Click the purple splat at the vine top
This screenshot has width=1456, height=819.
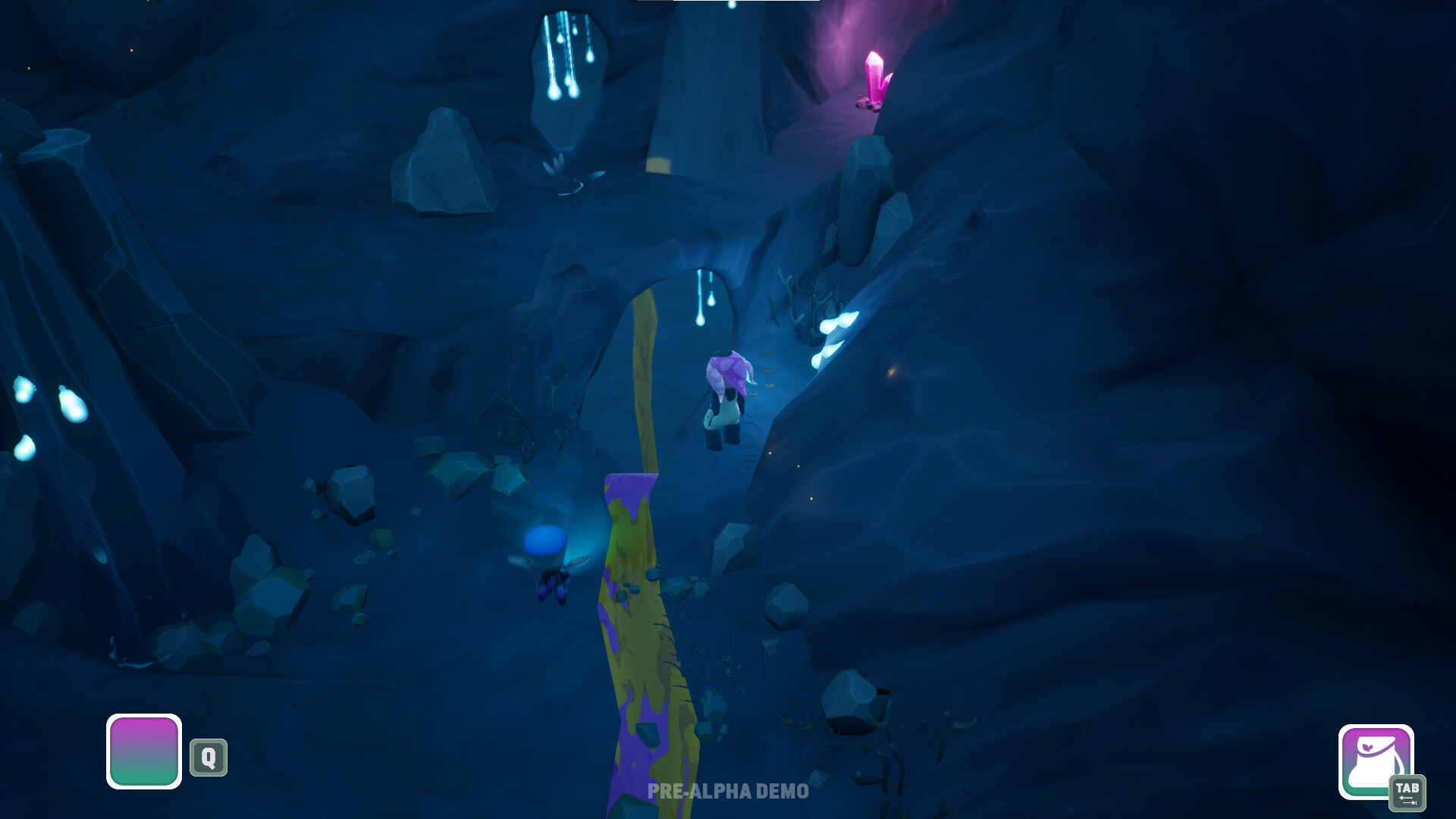pos(629,489)
